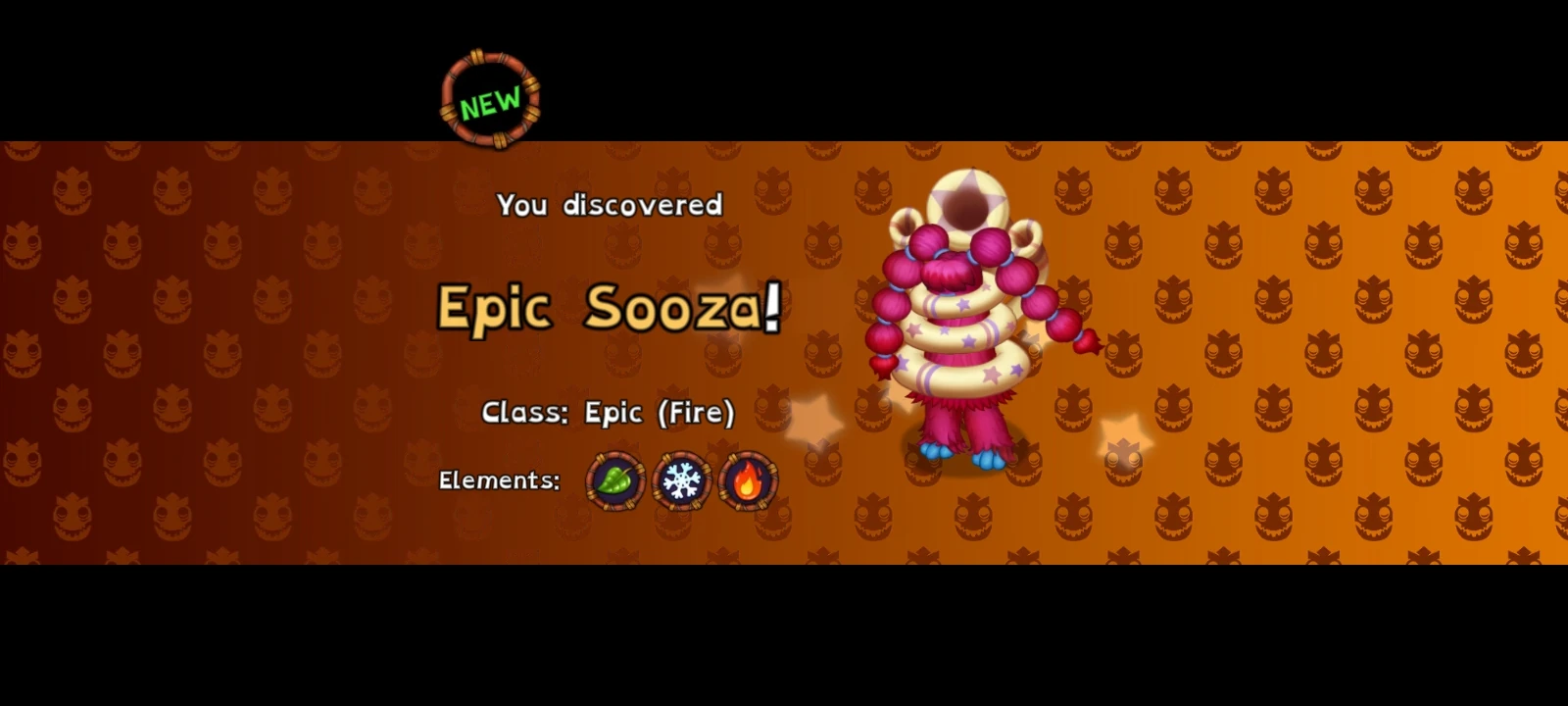The image size is (1568, 706).
Task: Expand the Class Epic (Fire) details
Action: pos(610,413)
